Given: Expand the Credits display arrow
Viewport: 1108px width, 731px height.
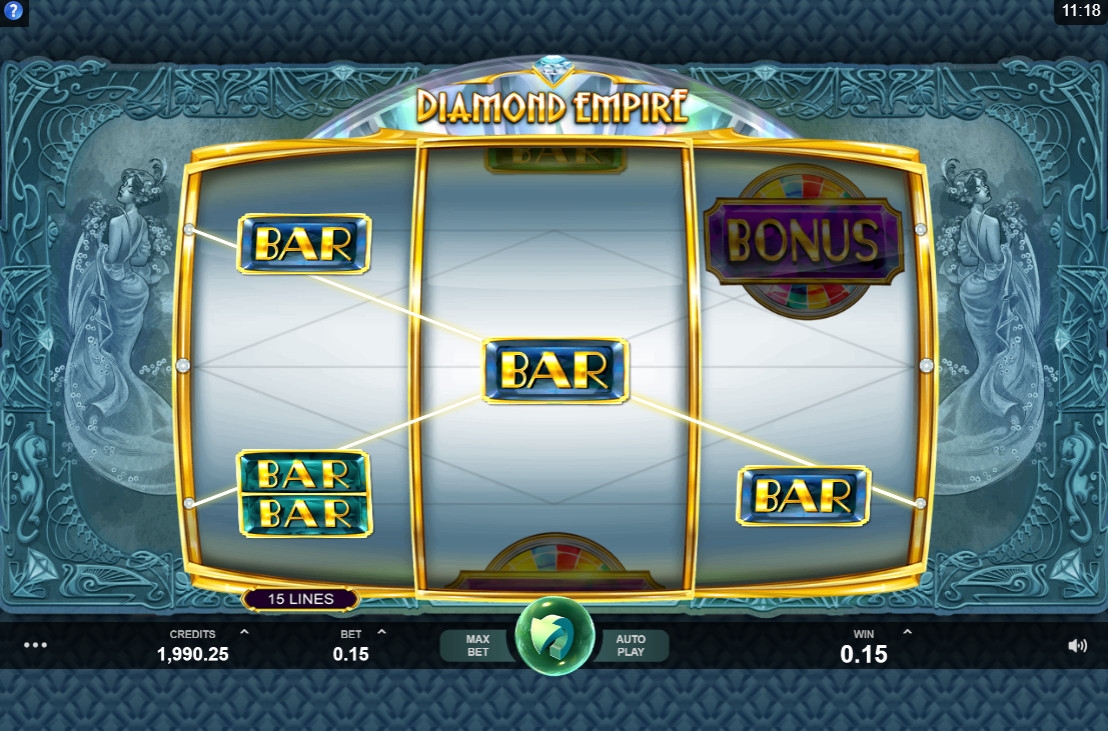Looking at the screenshot, I should click(244, 633).
